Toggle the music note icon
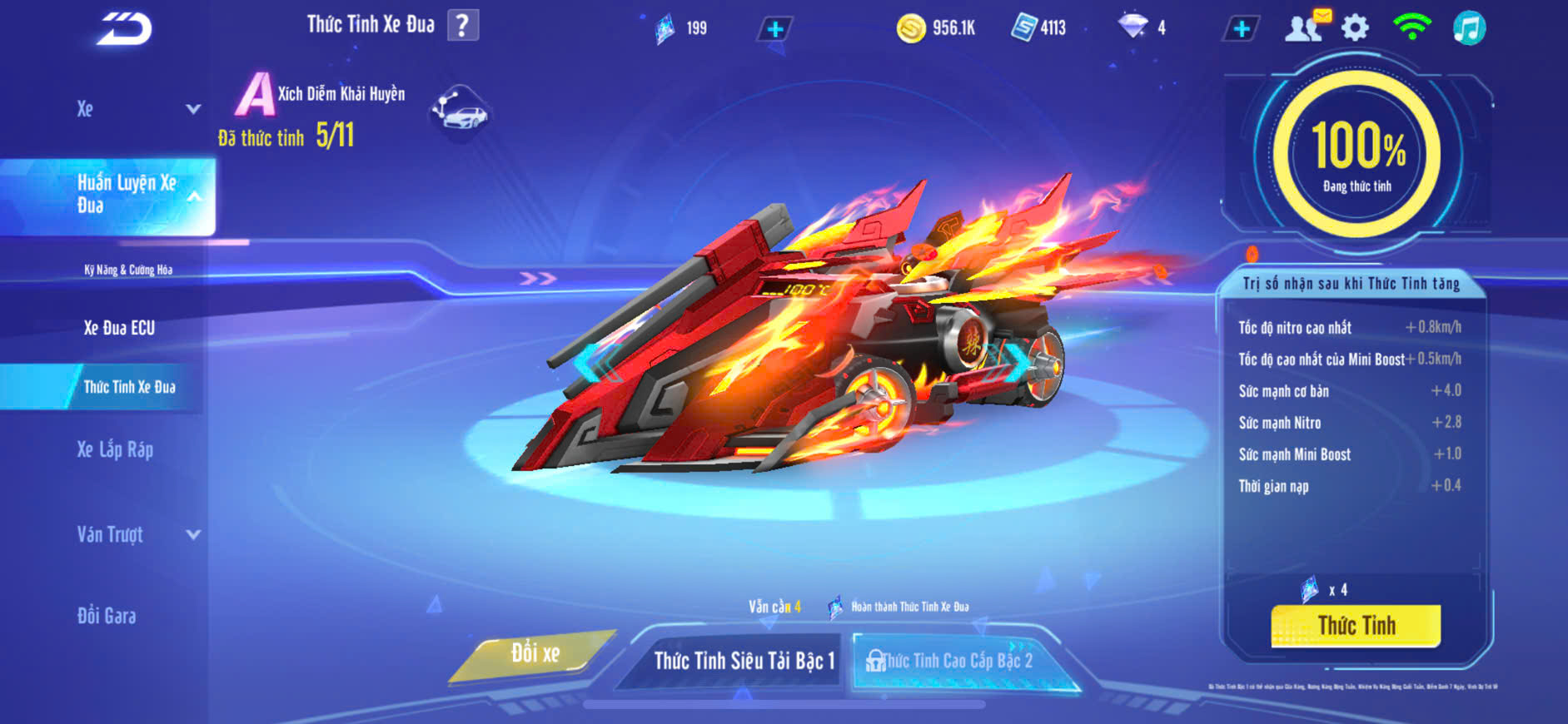Image resolution: width=1568 pixels, height=724 pixels. click(x=1469, y=28)
